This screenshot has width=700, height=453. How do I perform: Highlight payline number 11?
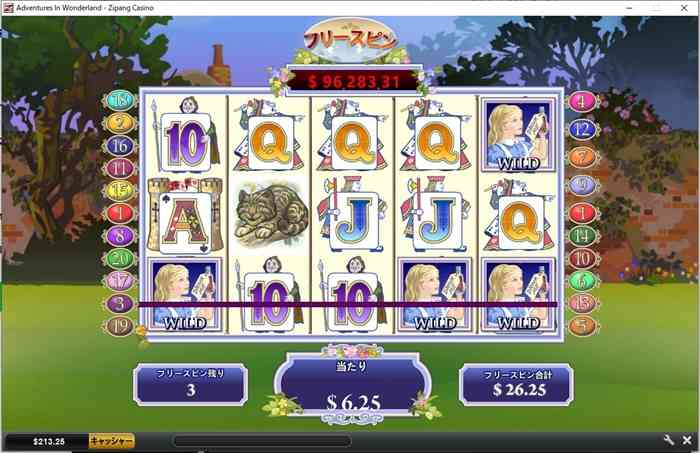coord(120,168)
